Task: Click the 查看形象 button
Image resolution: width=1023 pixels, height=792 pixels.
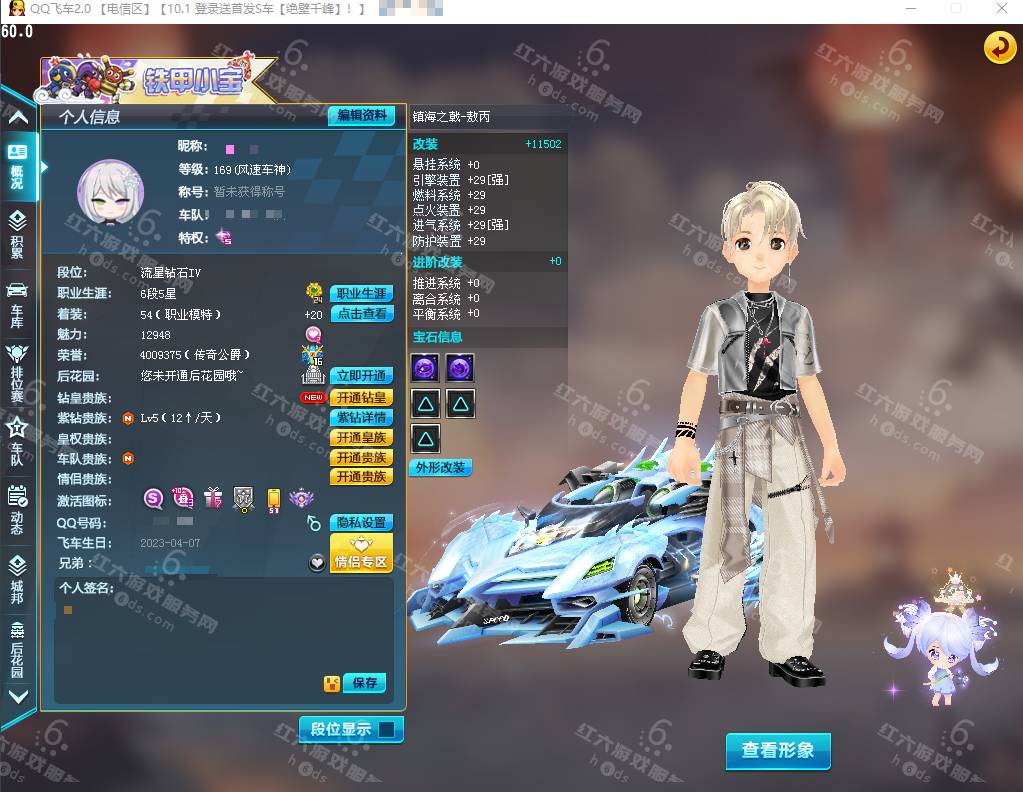Action: pyautogui.click(x=778, y=751)
